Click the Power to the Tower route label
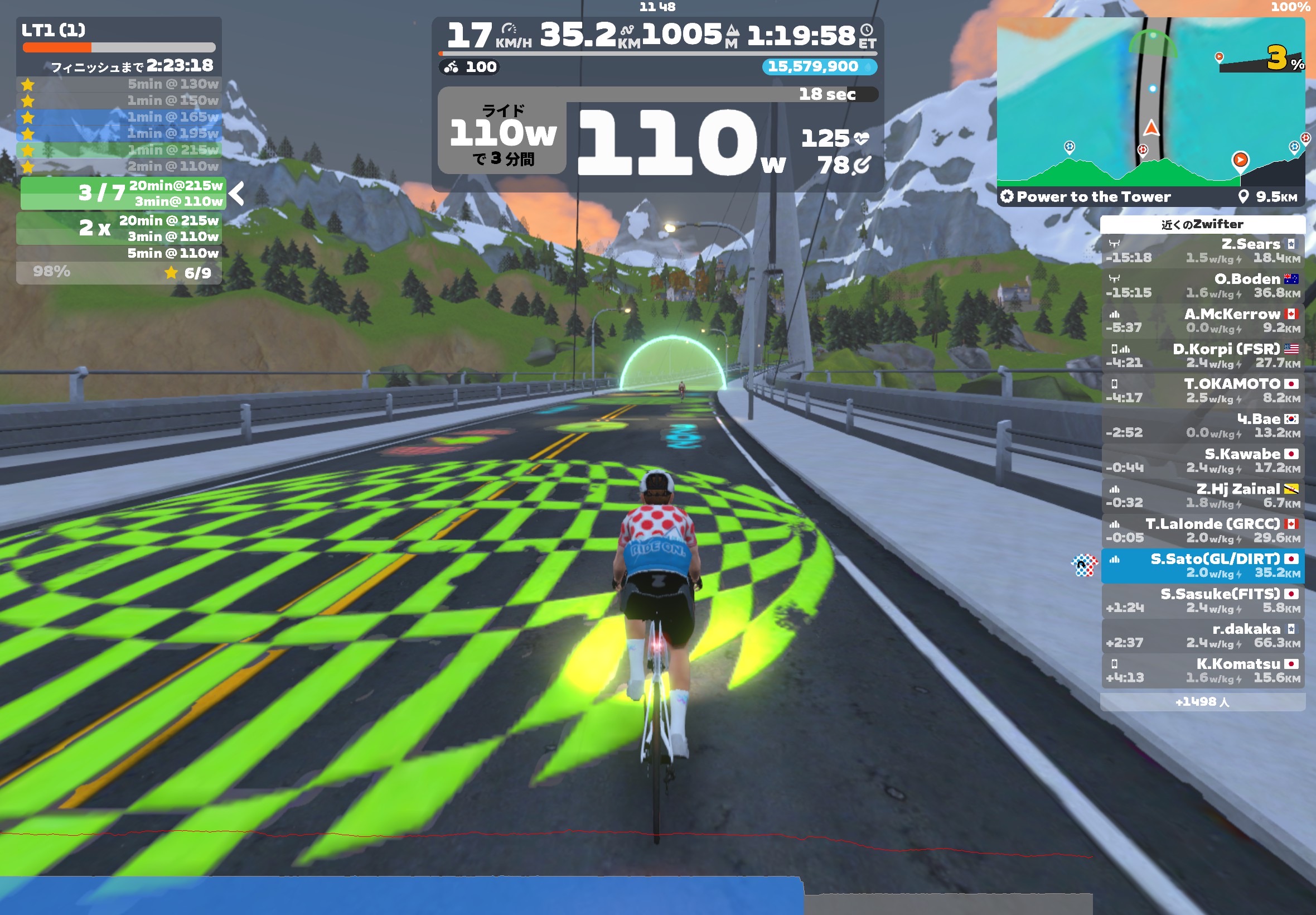 click(1093, 196)
